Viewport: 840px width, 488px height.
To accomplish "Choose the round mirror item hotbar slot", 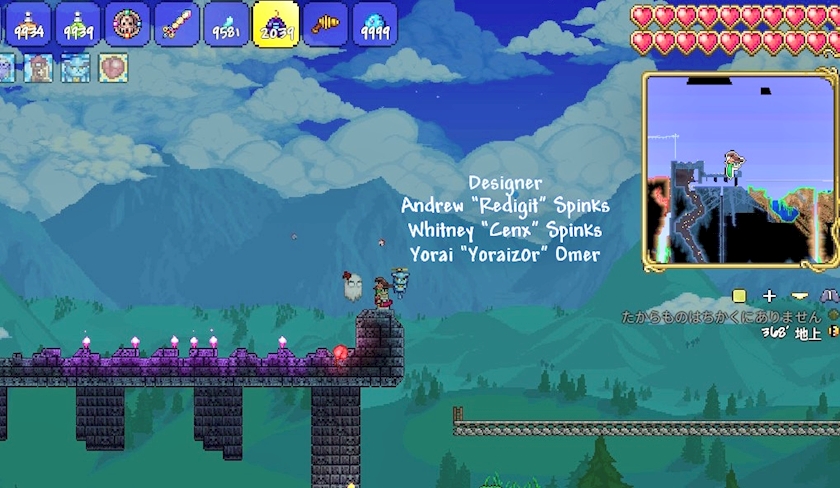I will pos(127,23).
